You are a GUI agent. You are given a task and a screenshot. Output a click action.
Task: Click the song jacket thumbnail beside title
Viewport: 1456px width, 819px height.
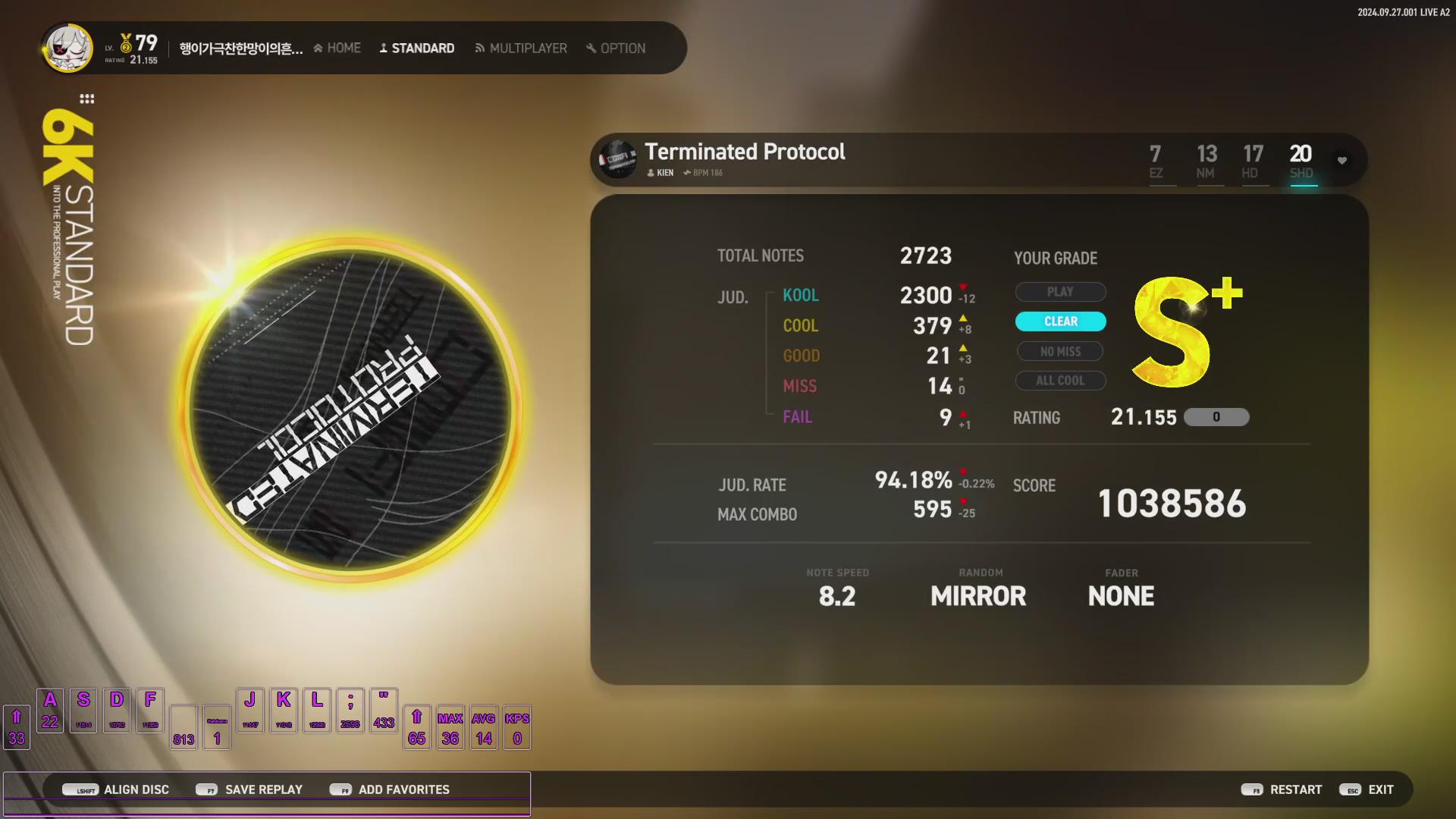(x=618, y=159)
